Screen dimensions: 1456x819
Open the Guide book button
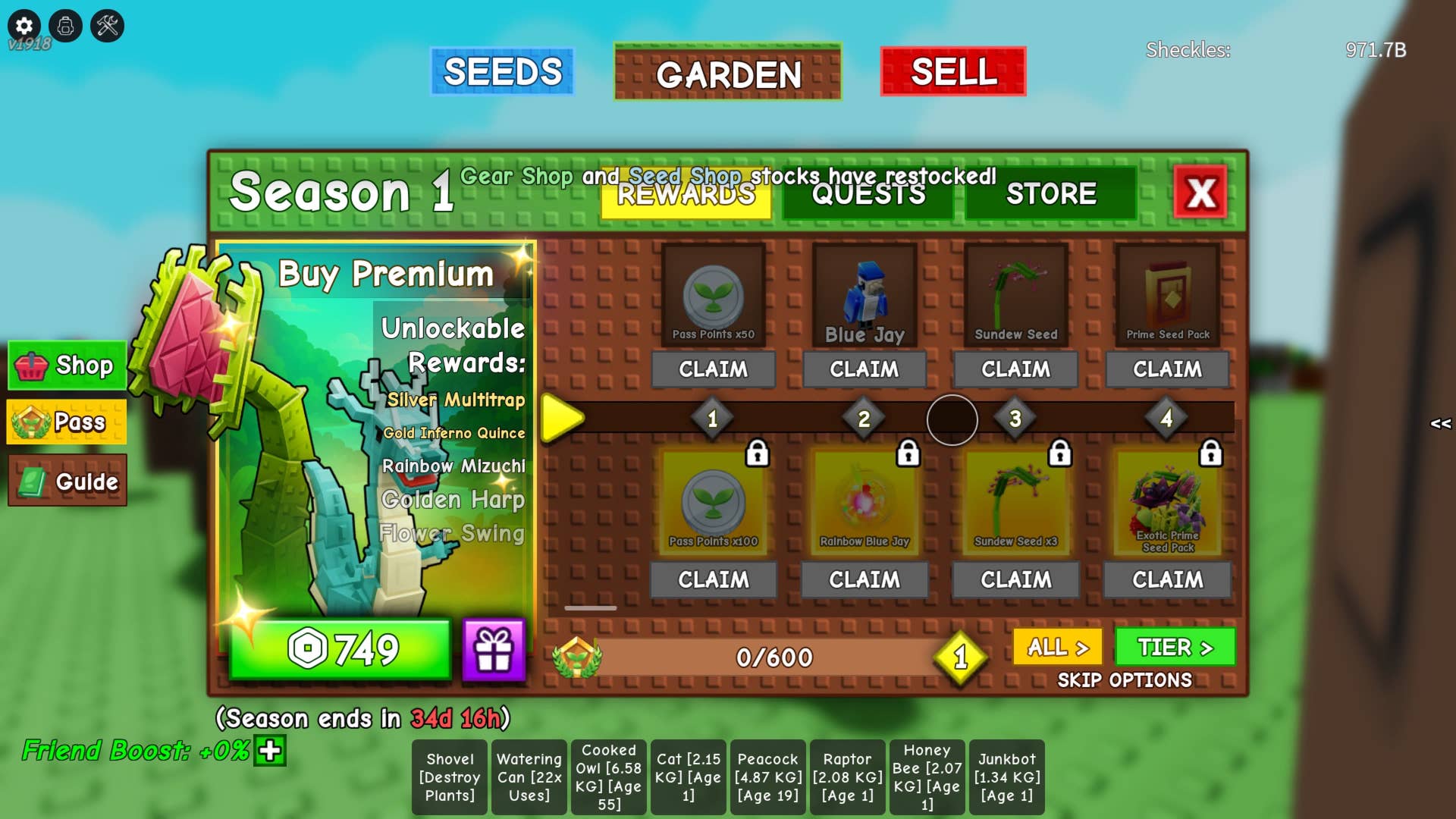[x=67, y=481]
